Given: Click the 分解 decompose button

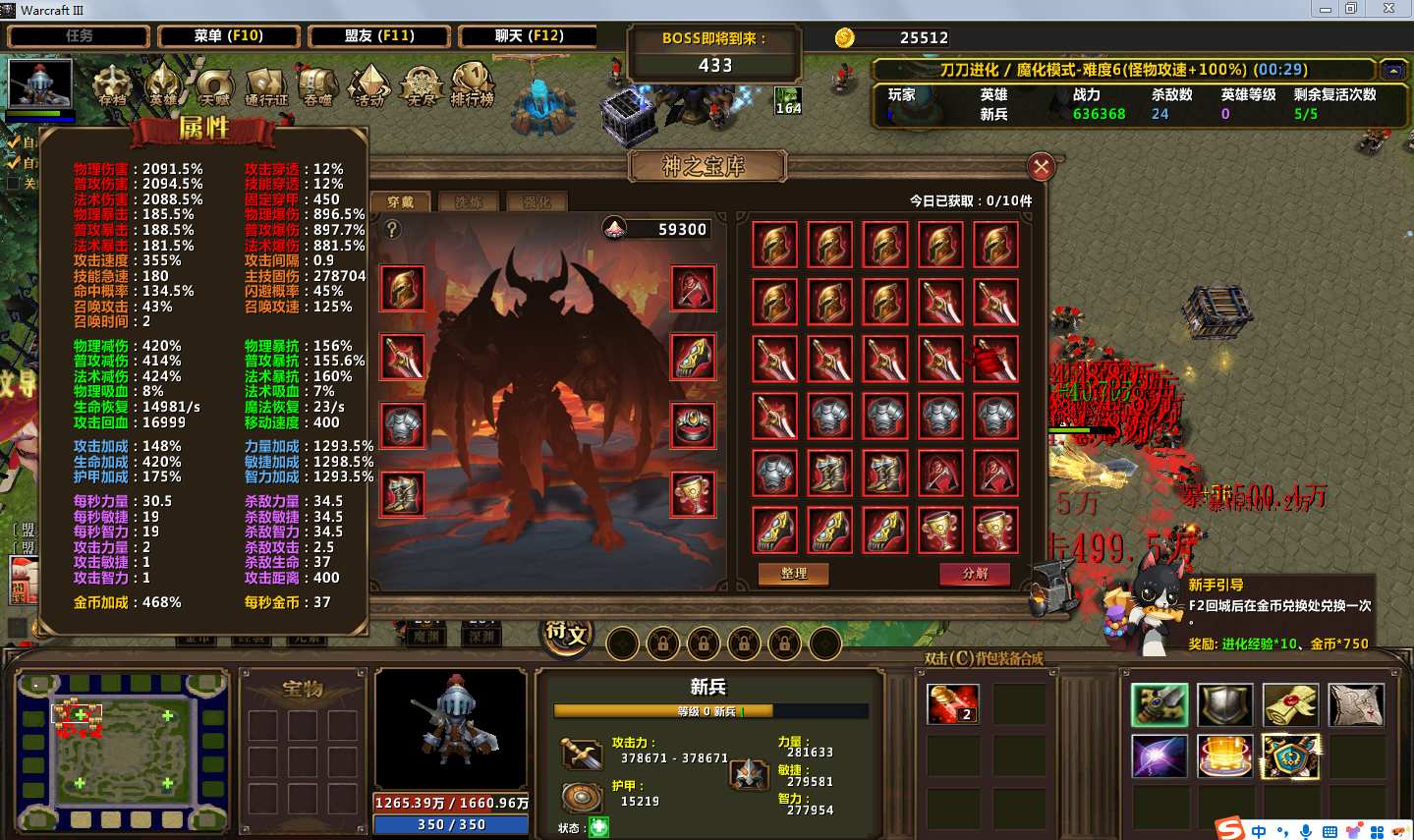Looking at the screenshot, I should pyautogui.click(x=975, y=574).
